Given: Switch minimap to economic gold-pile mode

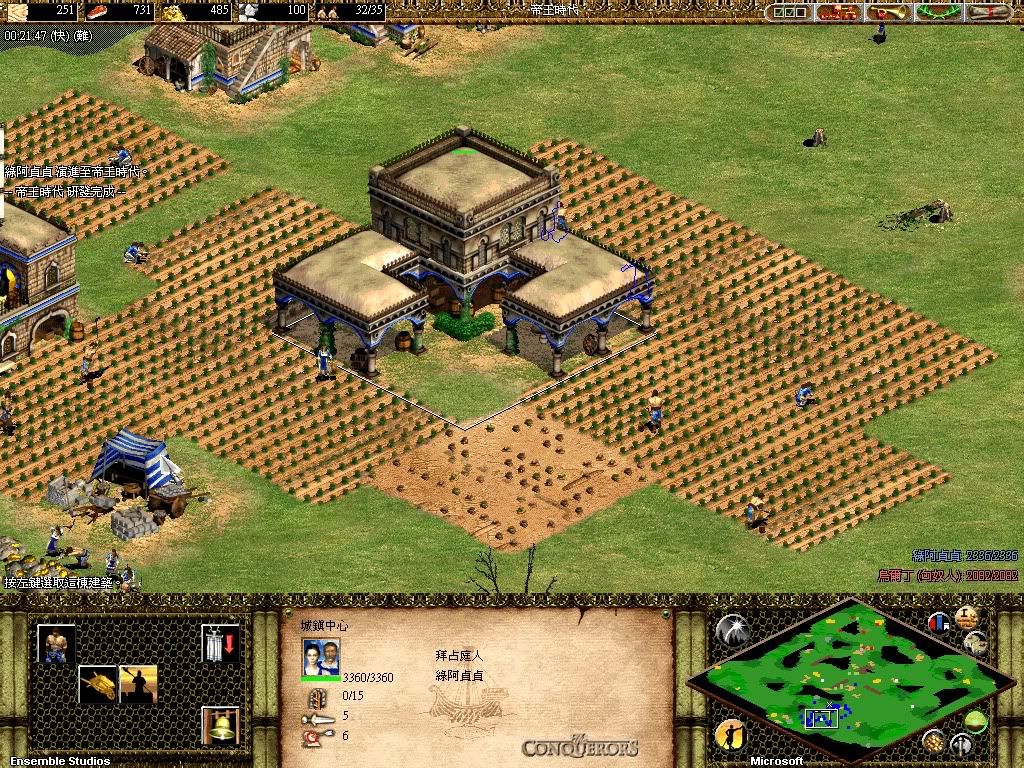Looking at the screenshot, I should [934, 741].
